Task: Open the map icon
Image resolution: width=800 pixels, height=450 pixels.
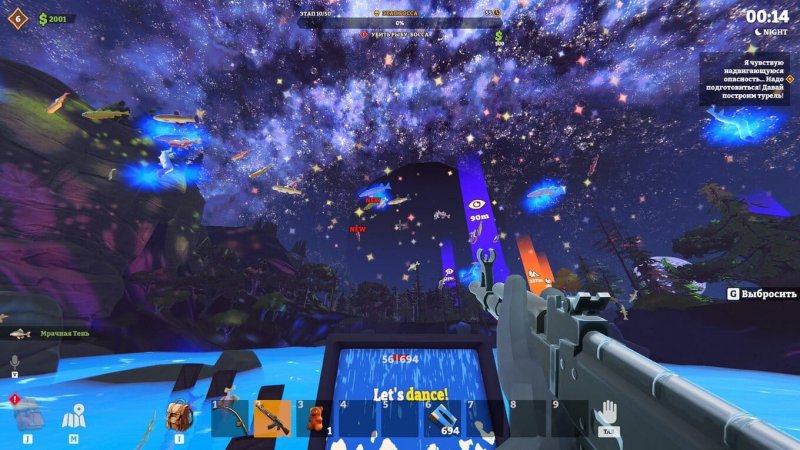Action: tap(74, 417)
